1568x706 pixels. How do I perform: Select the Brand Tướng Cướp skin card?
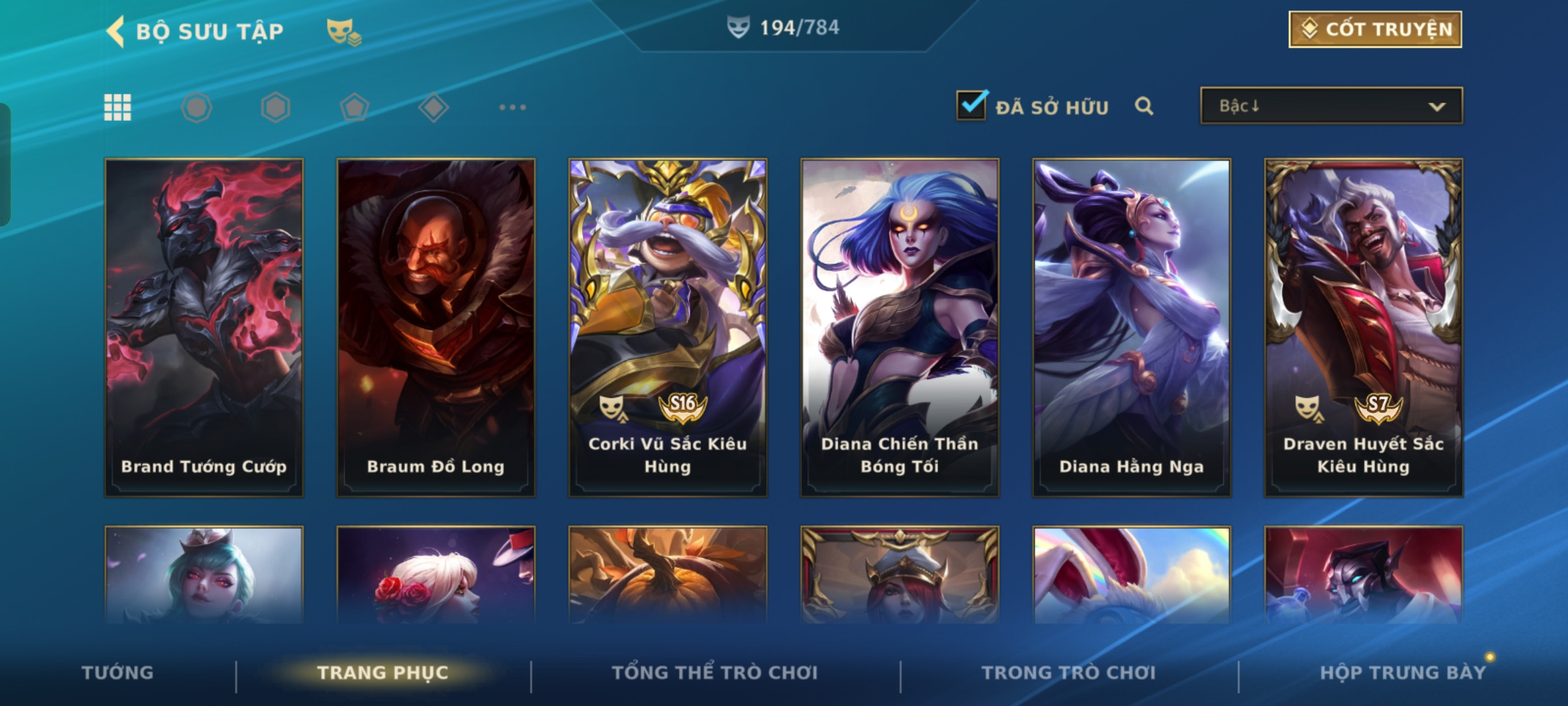tap(204, 327)
